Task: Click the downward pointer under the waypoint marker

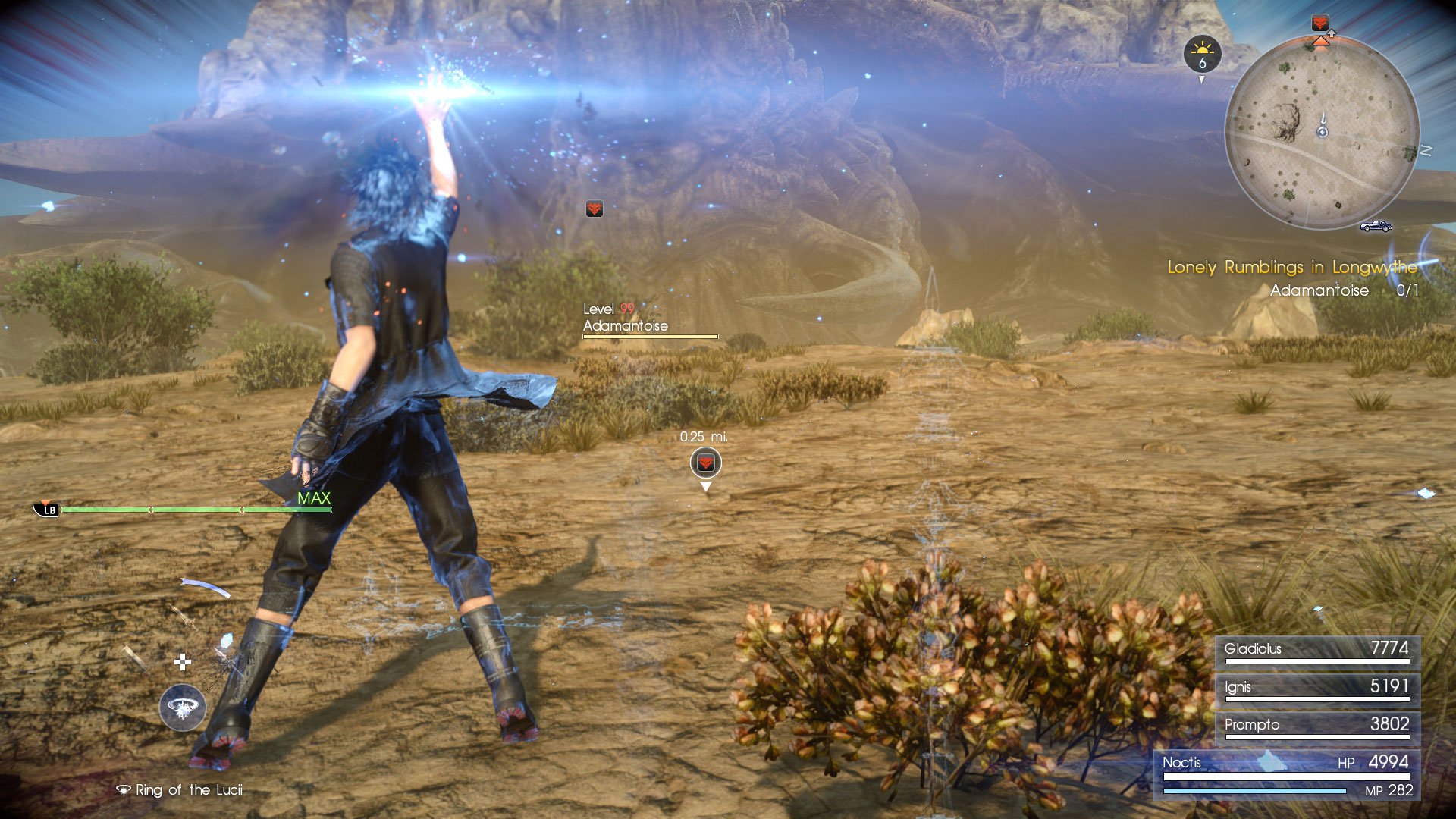Action: coord(705,485)
